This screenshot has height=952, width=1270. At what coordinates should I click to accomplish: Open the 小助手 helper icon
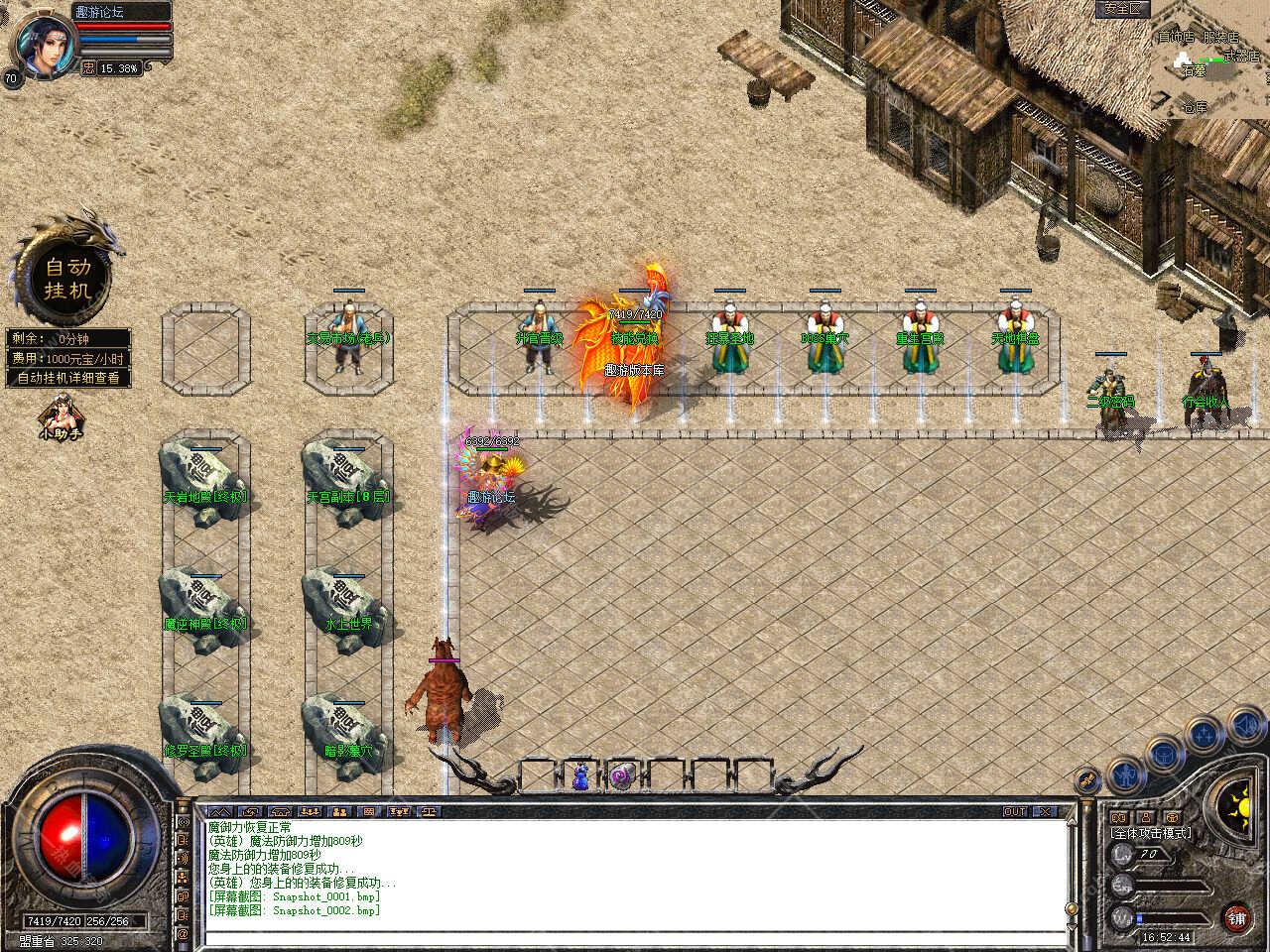61,417
